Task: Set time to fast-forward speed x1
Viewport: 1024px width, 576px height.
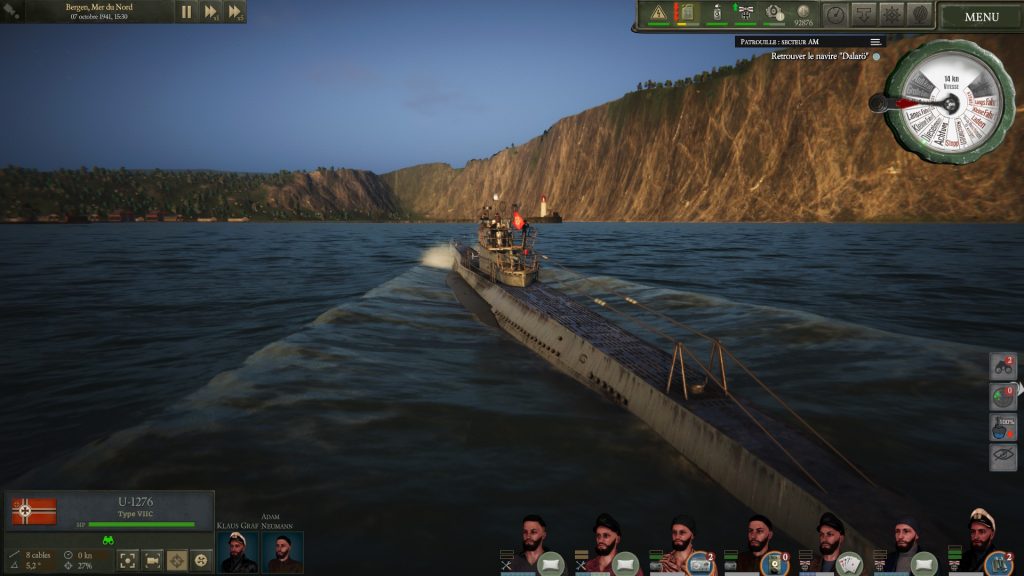Action: pos(211,12)
